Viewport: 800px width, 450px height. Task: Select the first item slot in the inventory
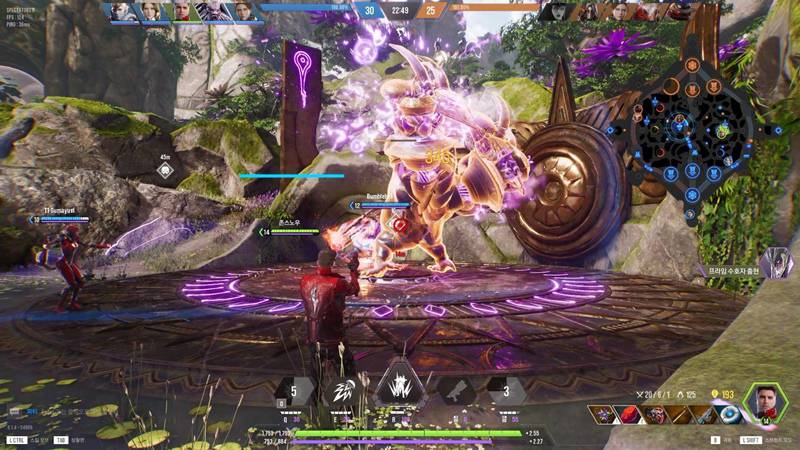[603, 414]
